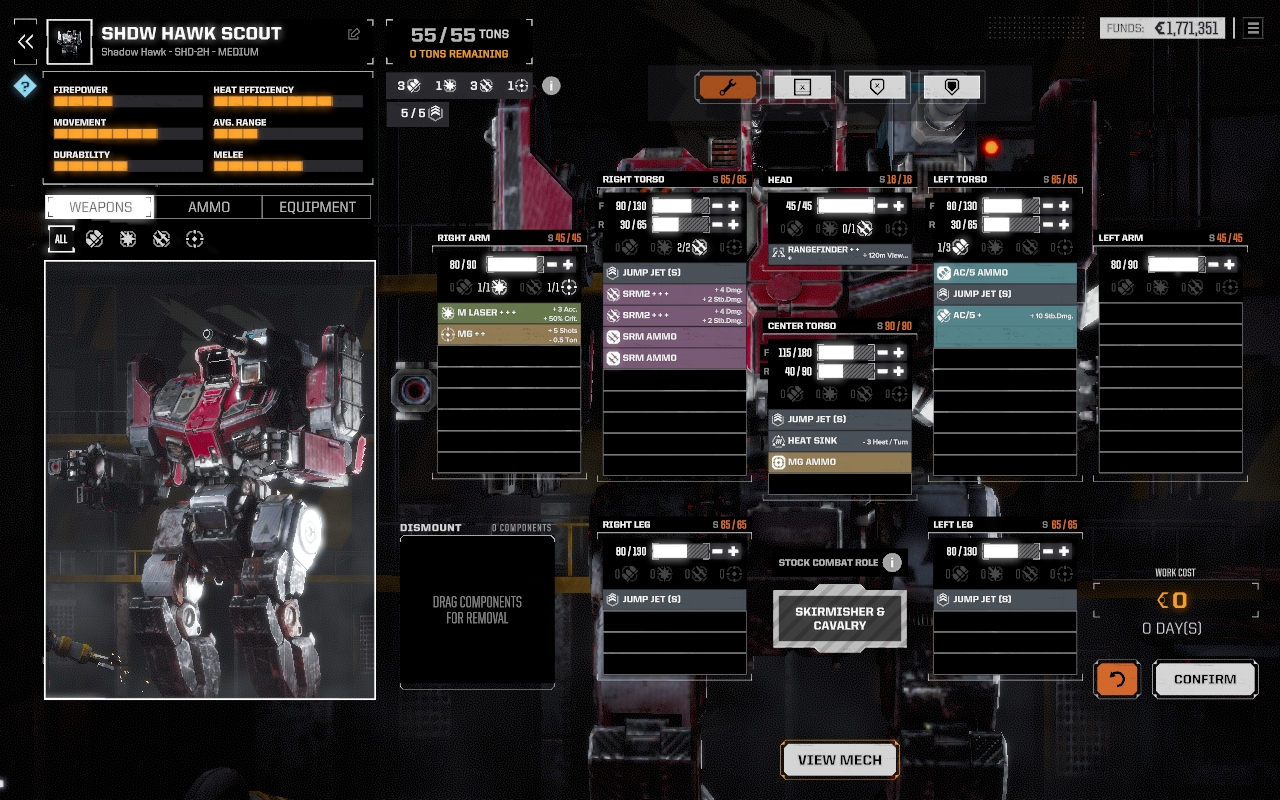This screenshot has height=800, width=1280.
Task: Select the Heat Sink in center torso
Action: point(840,441)
